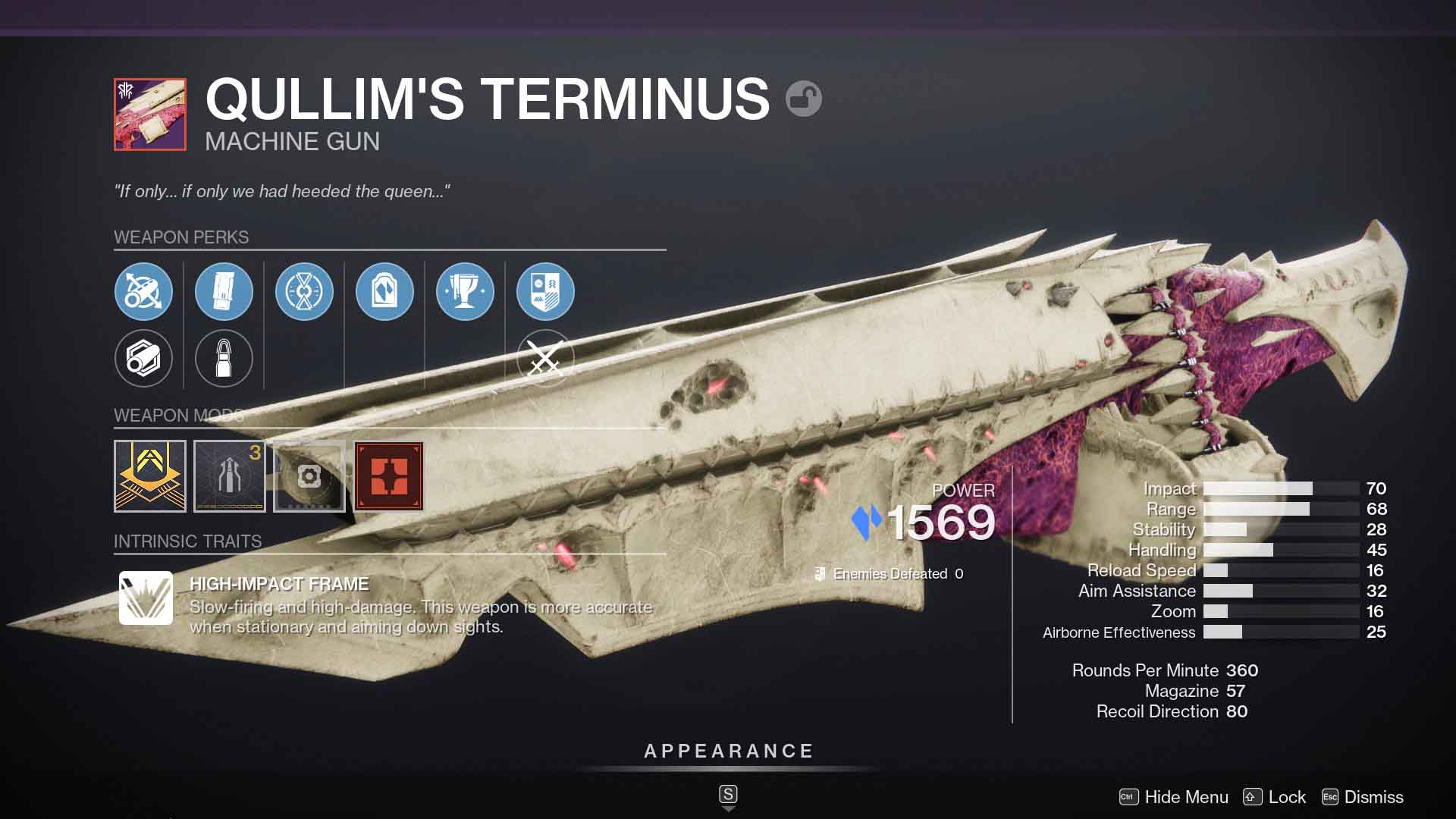Select the barrel perk with arrow icon
This screenshot has width=1456, height=819.
coord(143,291)
